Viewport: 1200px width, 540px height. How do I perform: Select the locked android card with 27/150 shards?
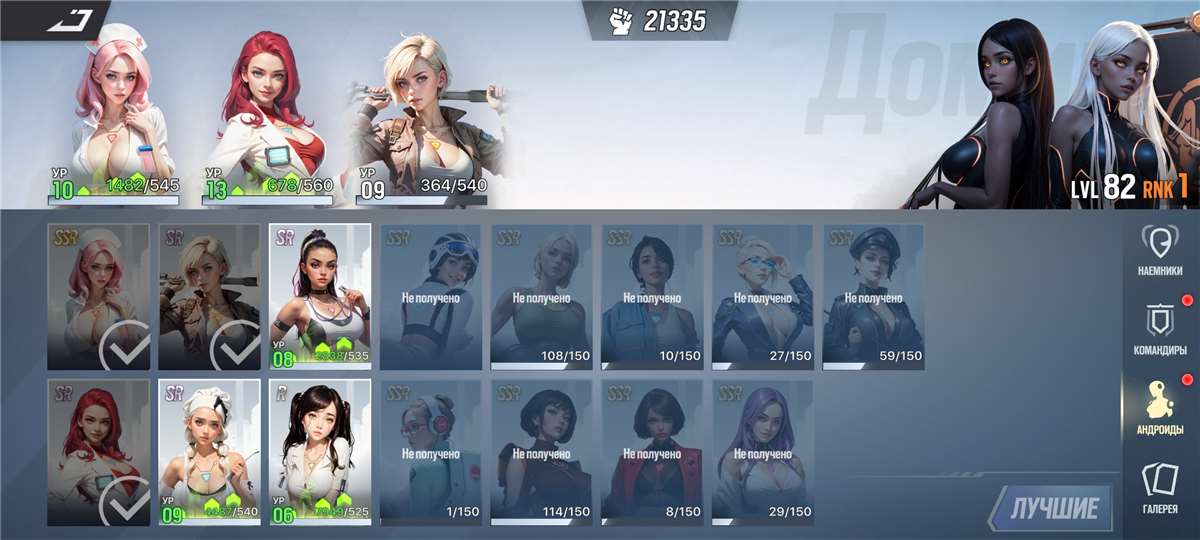click(762, 296)
